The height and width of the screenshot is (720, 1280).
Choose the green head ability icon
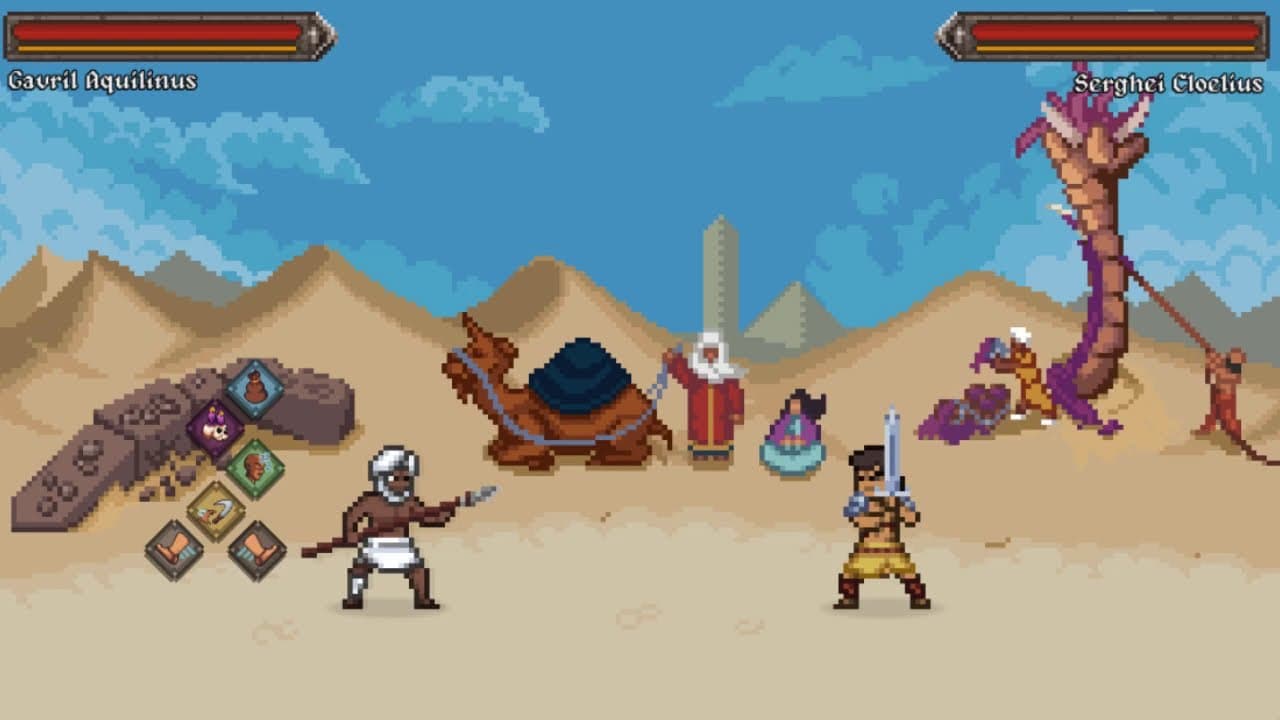pos(255,465)
